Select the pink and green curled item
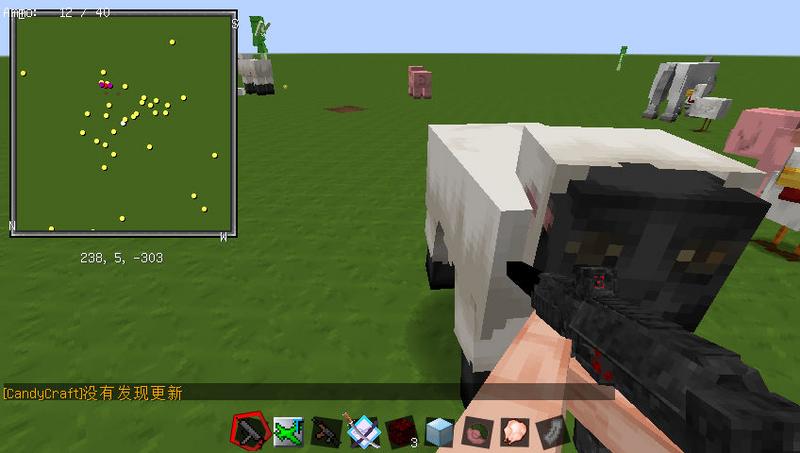Screen dimensions: 800x453 (477, 431)
